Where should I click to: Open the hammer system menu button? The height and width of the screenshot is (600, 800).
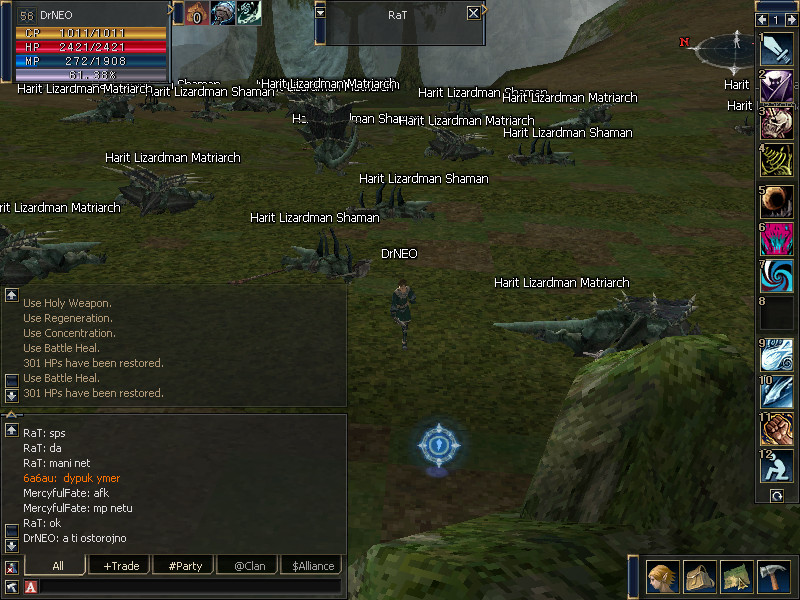tap(774, 577)
